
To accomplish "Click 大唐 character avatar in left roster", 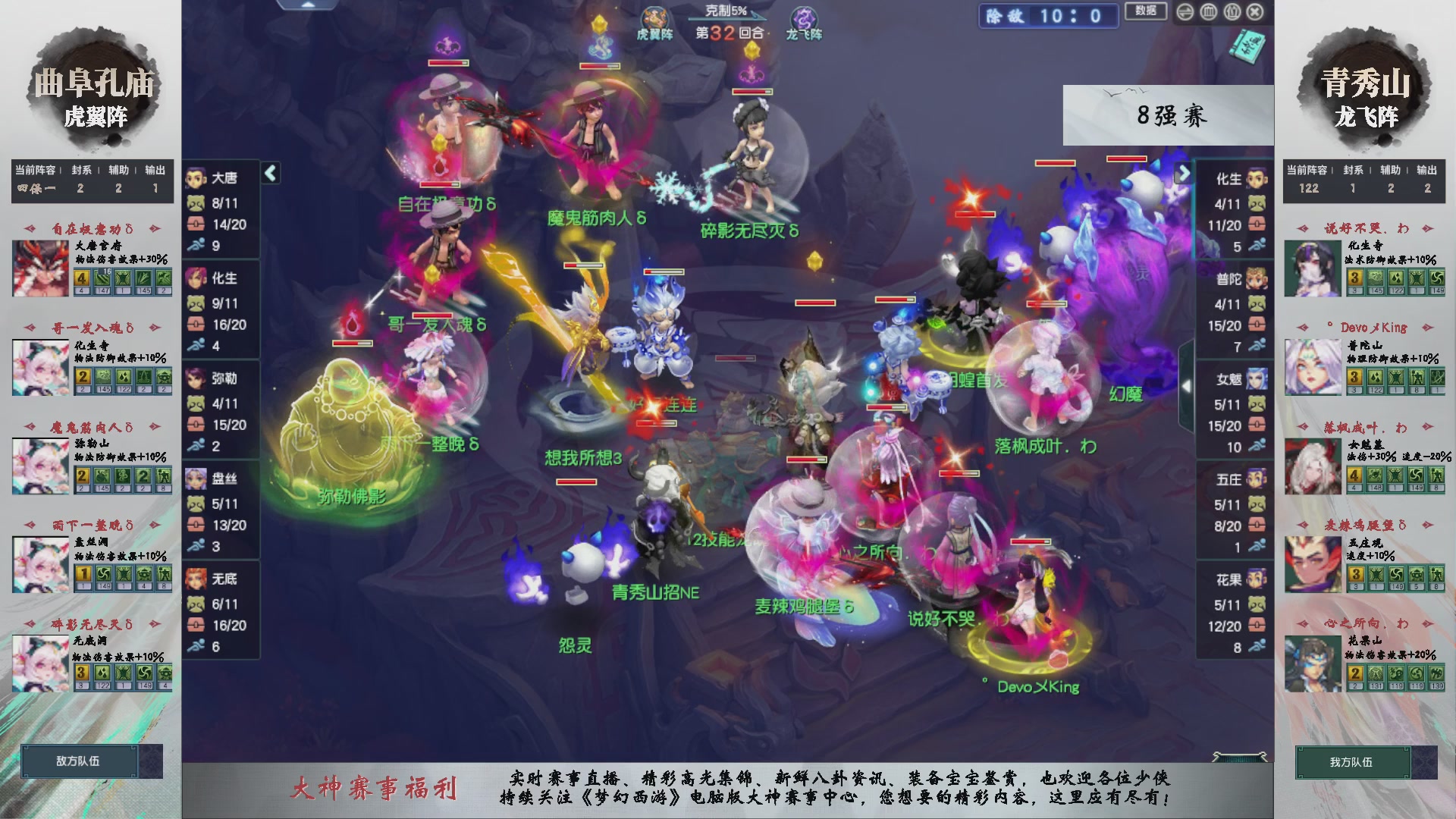I will (x=196, y=180).
